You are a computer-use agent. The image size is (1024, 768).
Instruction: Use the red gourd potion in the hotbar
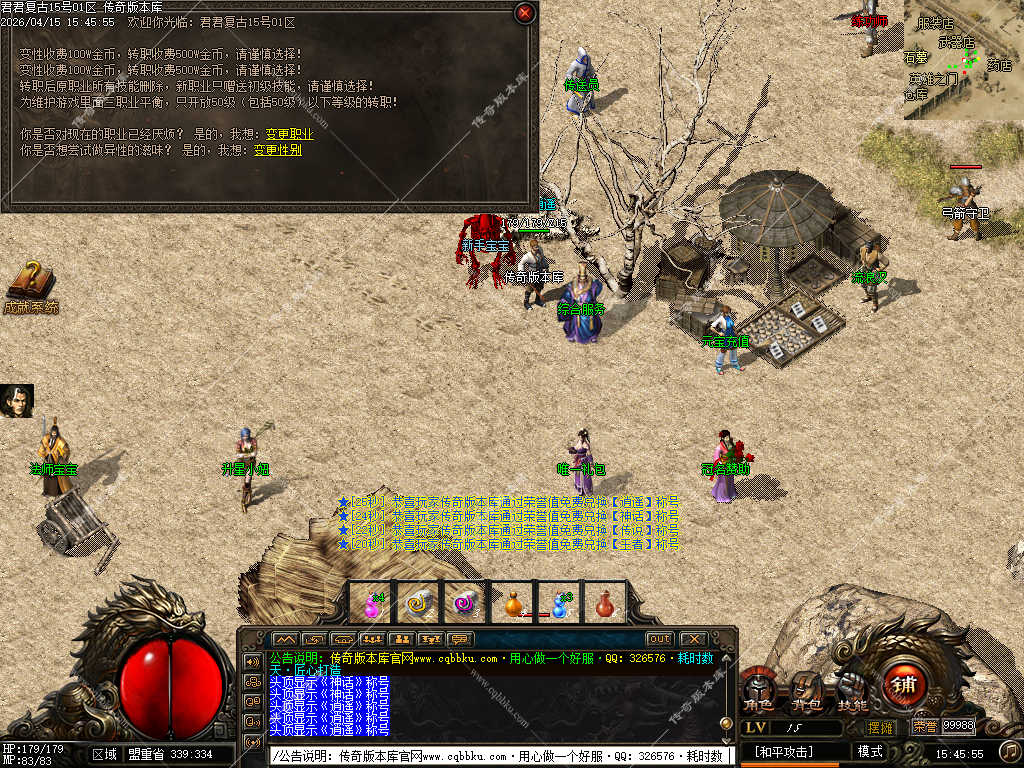pos(605,603)
